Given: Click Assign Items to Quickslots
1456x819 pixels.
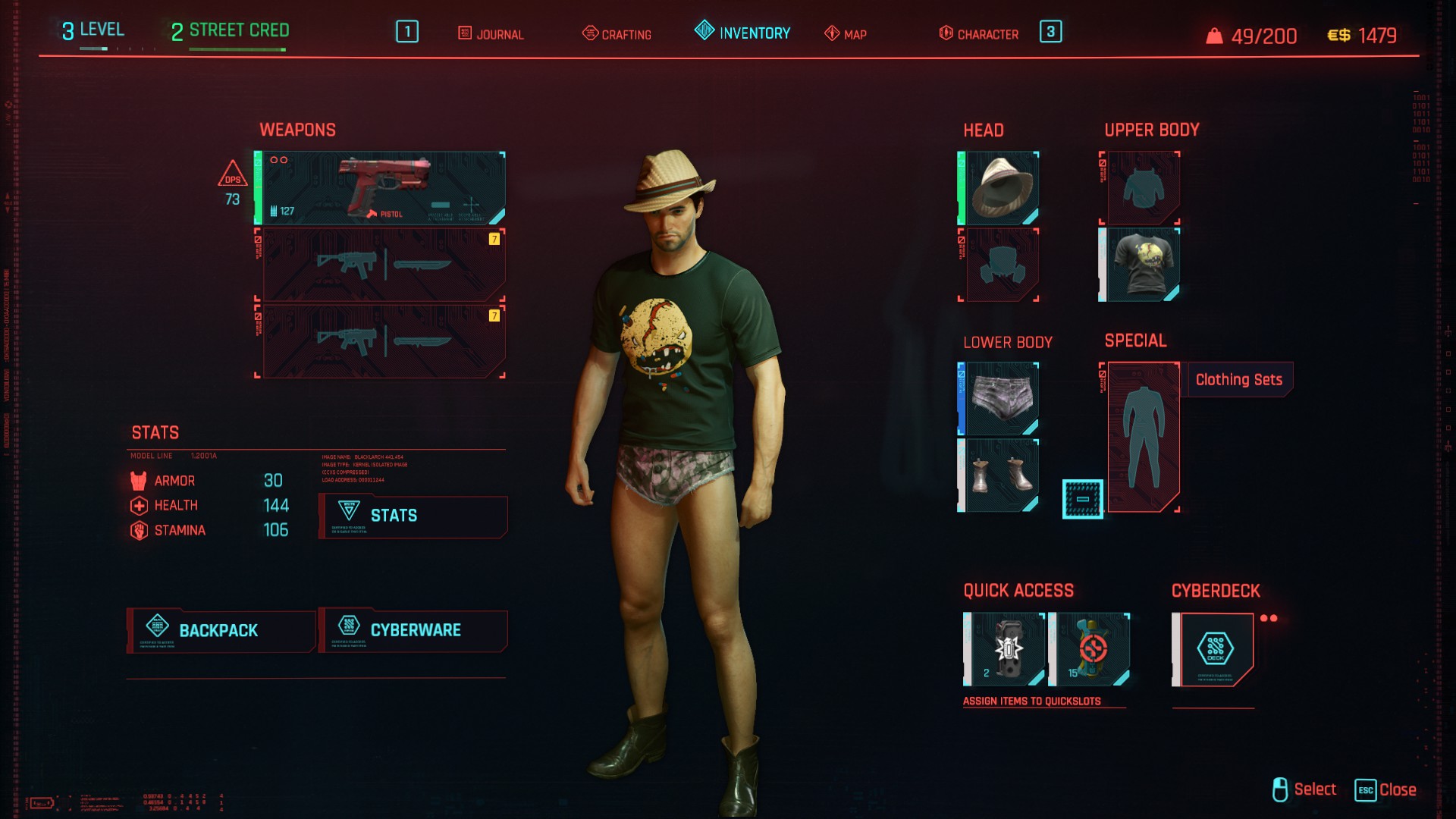Looking at the screenshot, I should point(1031,701).
